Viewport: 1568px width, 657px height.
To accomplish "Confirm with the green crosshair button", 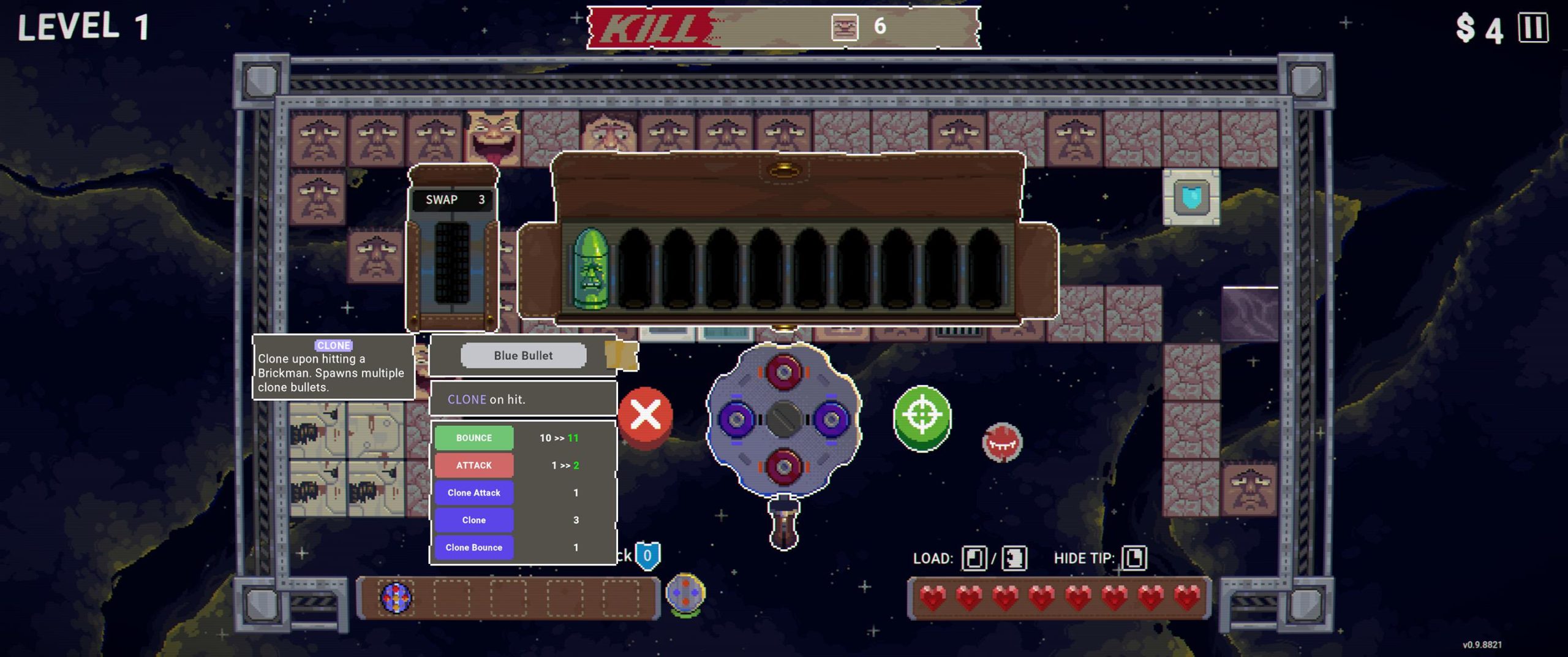I will coord(922,417).
